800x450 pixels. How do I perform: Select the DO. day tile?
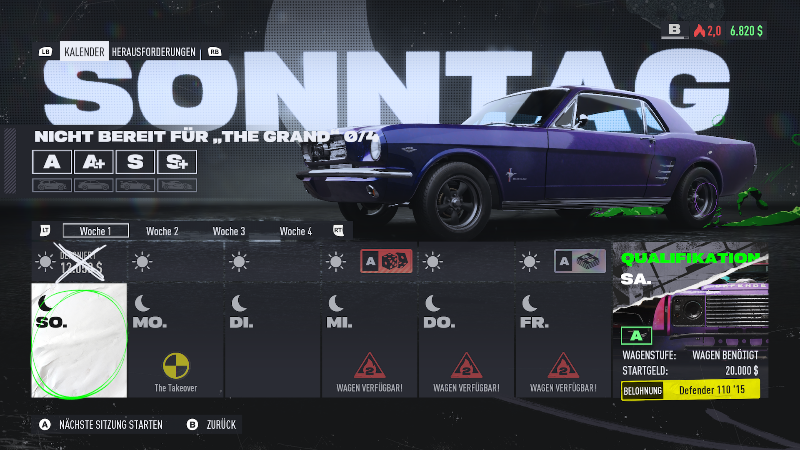point(466,340)
